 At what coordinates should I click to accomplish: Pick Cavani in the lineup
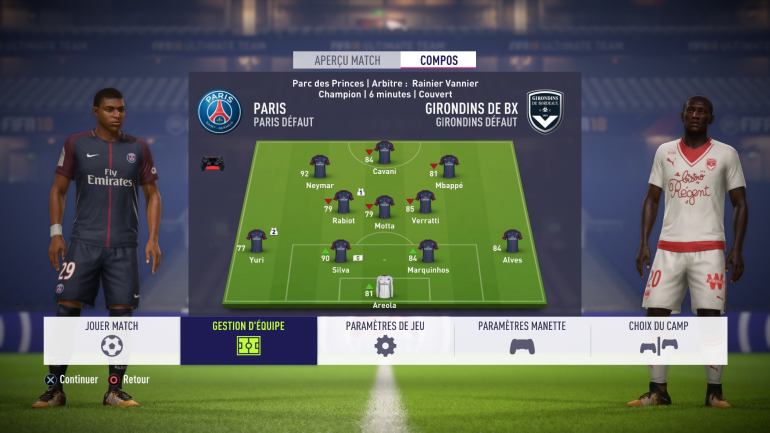coord(384,152)
